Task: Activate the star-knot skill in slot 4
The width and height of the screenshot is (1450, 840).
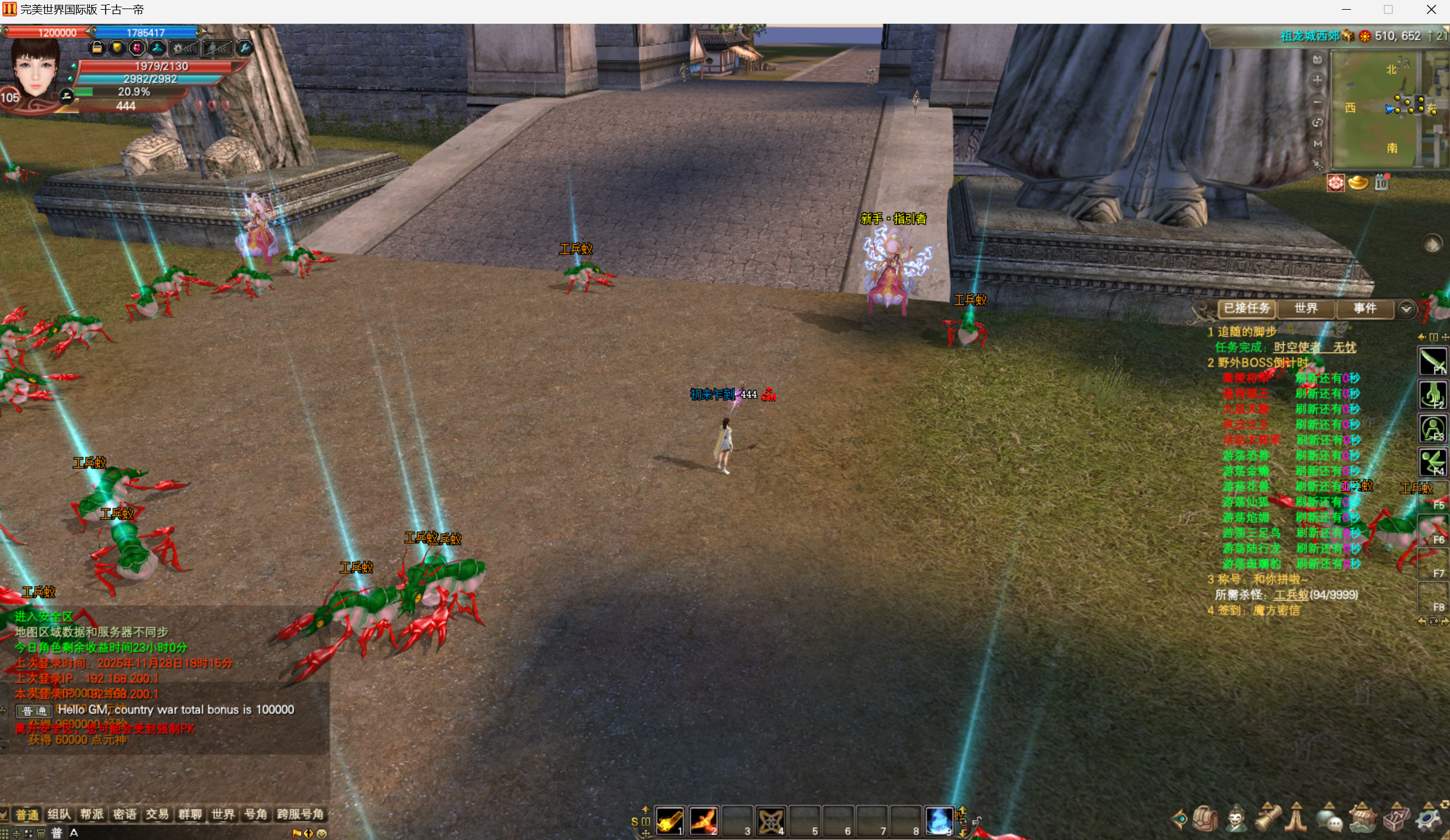Action: (771, 821)
